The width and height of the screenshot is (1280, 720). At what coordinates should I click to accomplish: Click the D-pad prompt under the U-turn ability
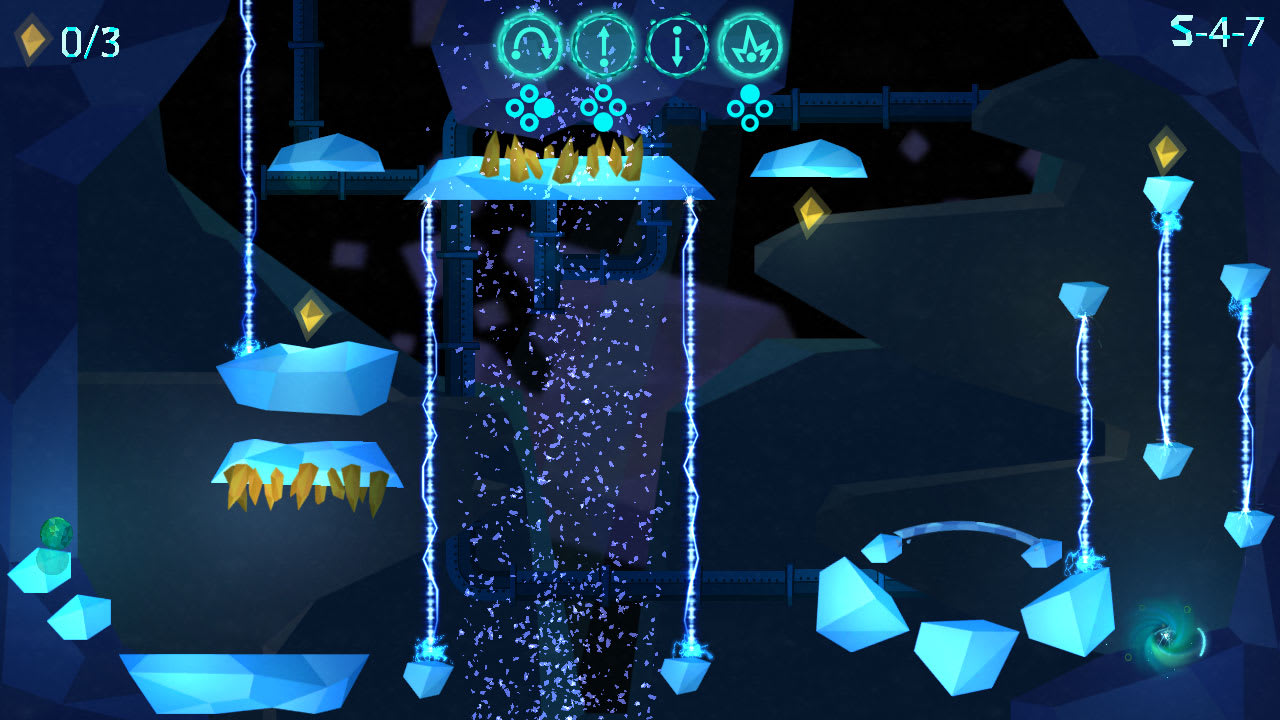[528, 105]
